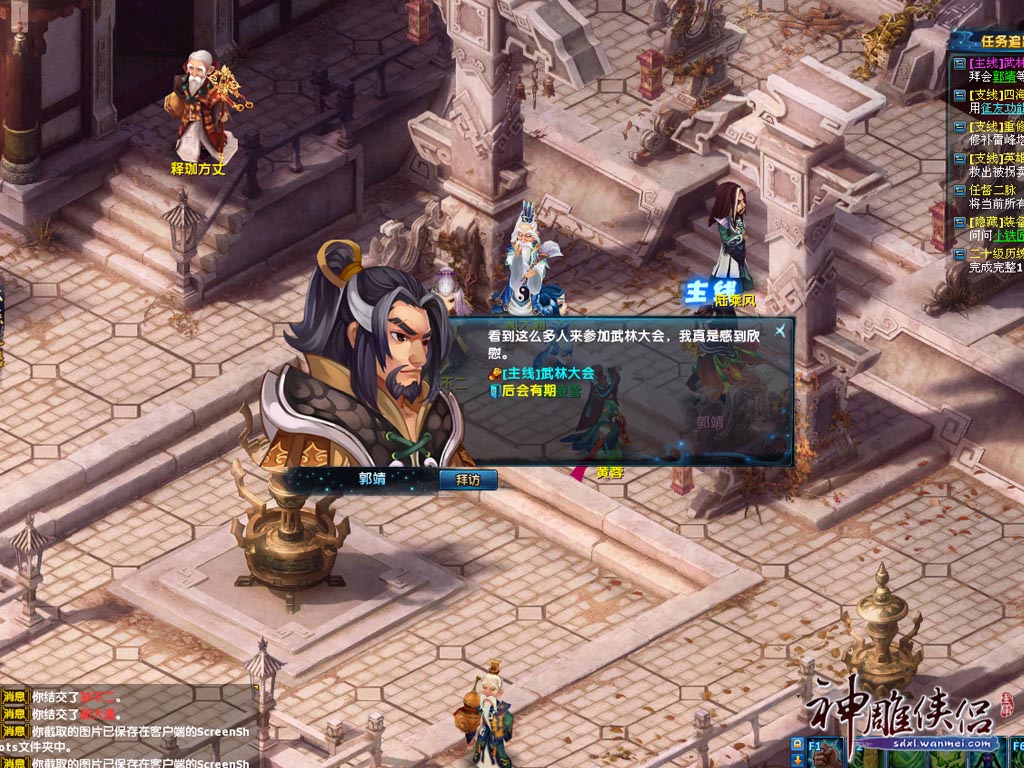Open the [主线]武林 quest in tracker

pos(997,62)
